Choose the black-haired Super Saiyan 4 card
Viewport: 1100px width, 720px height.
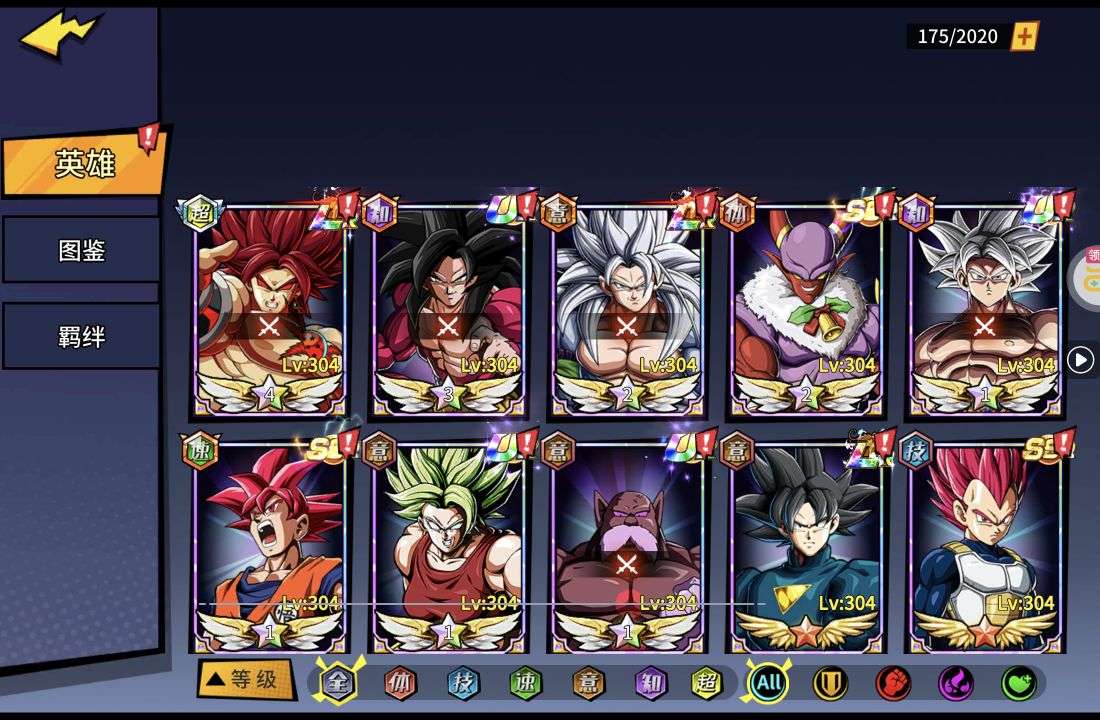tap(448, 310)
